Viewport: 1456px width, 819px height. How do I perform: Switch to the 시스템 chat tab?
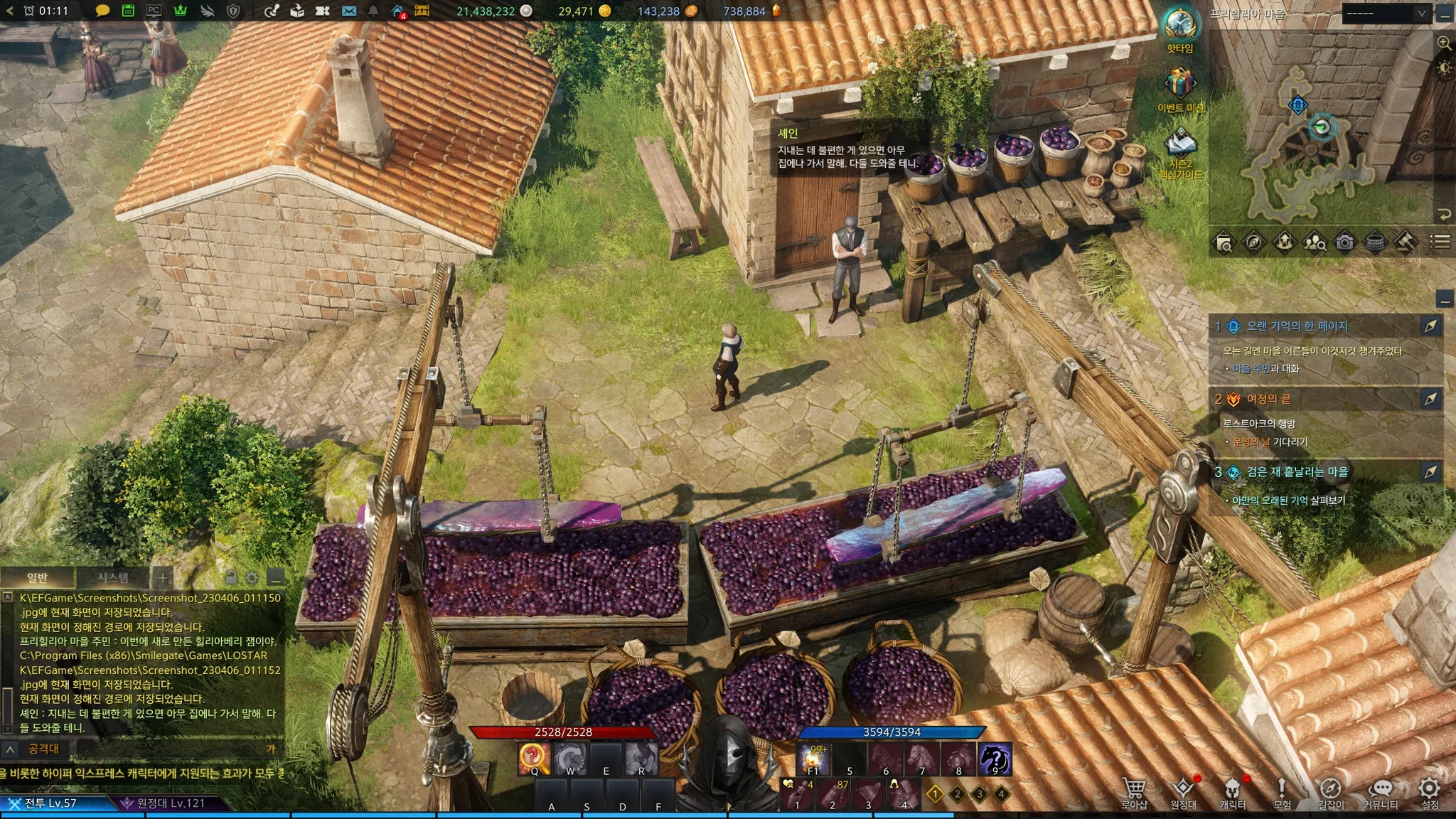click(113, 577)
